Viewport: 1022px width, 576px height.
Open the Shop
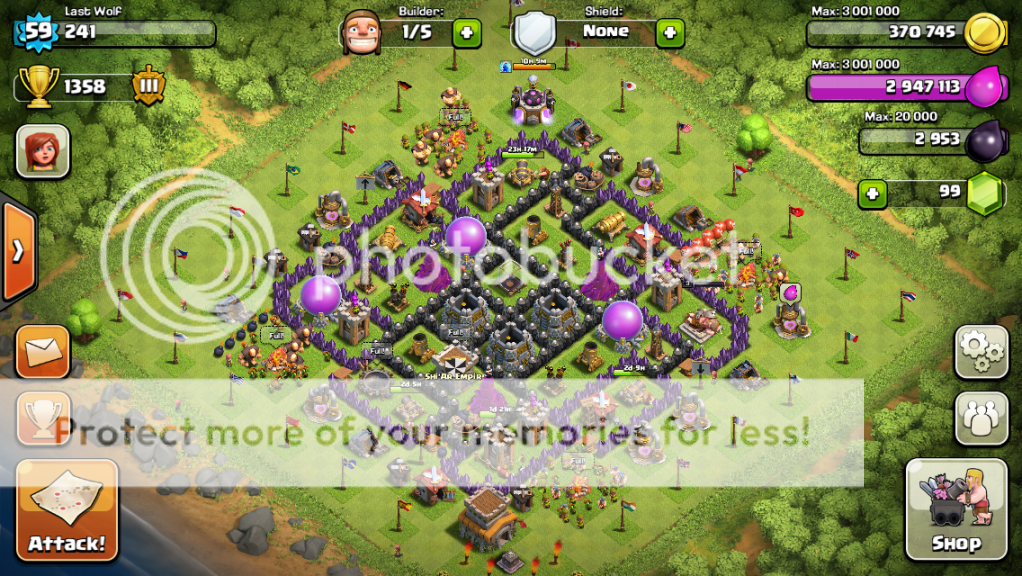tap(956, 510)
